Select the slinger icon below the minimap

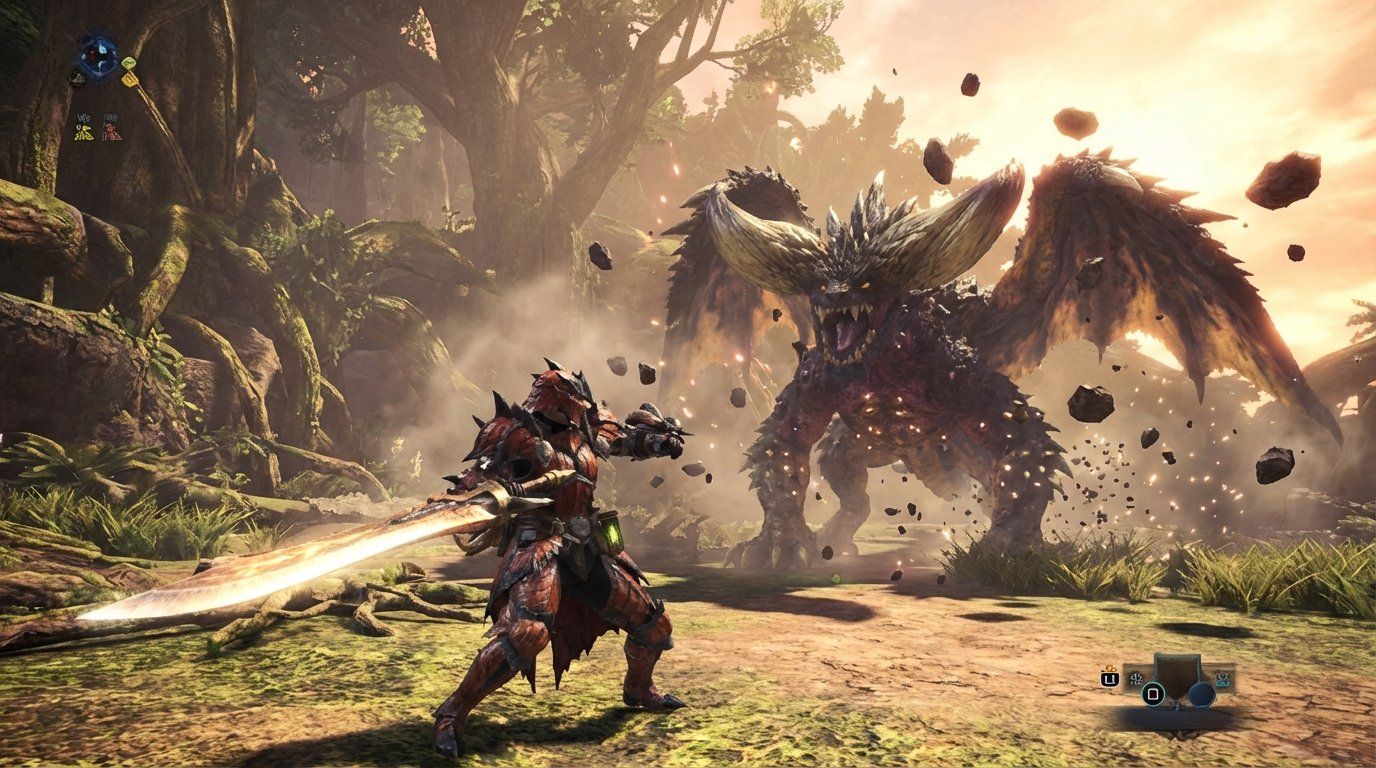pyautogui.click(x=78, y=78)
